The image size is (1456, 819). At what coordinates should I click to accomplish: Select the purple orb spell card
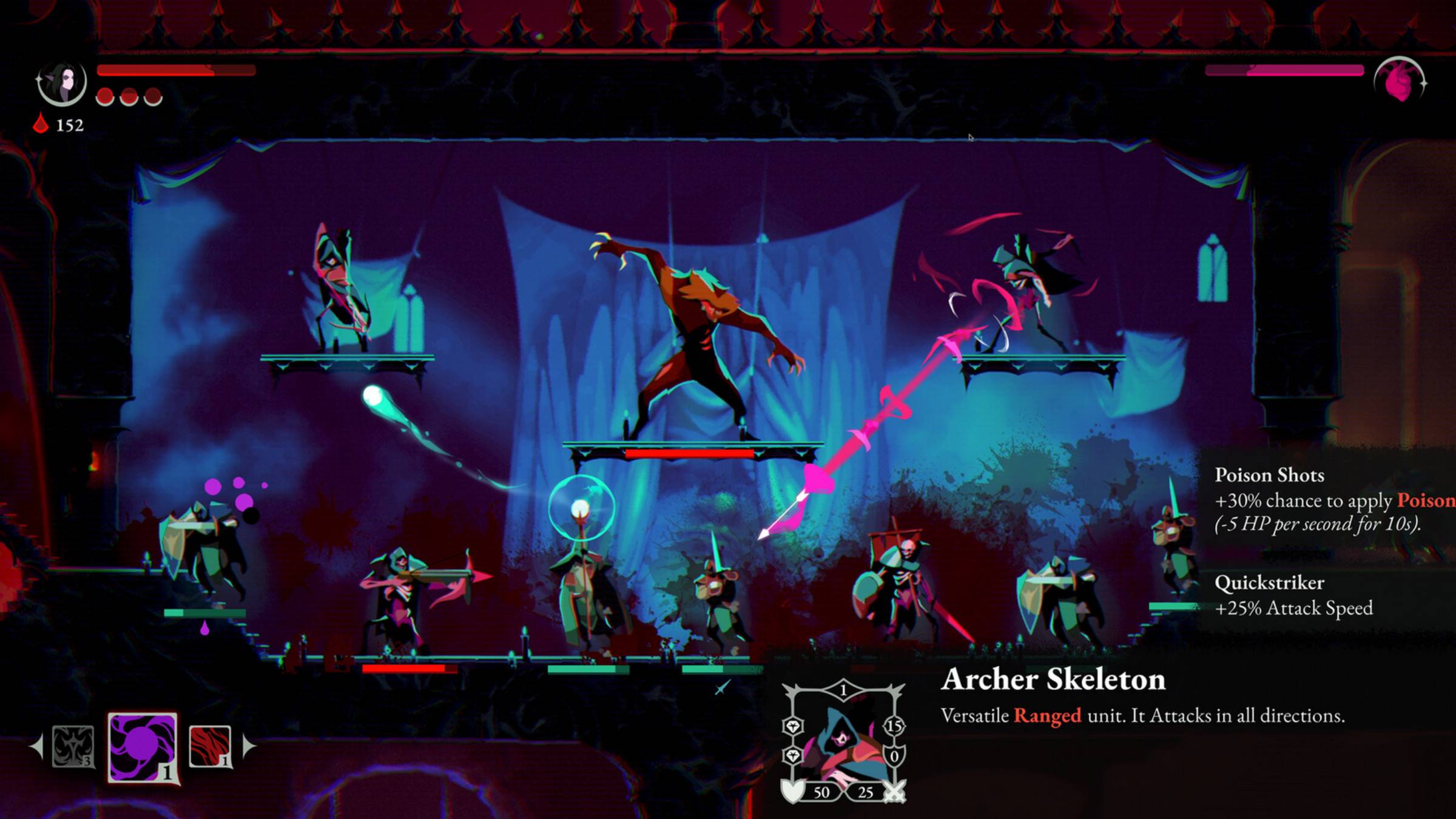pyautogui.click(x=143, y=747)
